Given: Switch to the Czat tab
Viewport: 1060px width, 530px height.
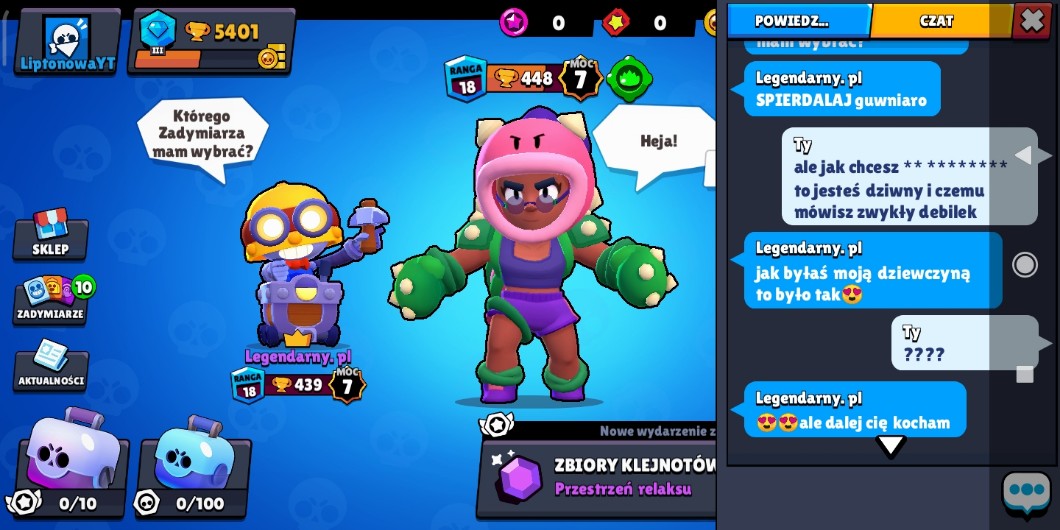Looking at the screenshot, I should pyautogui.click(x=937, y=20).
